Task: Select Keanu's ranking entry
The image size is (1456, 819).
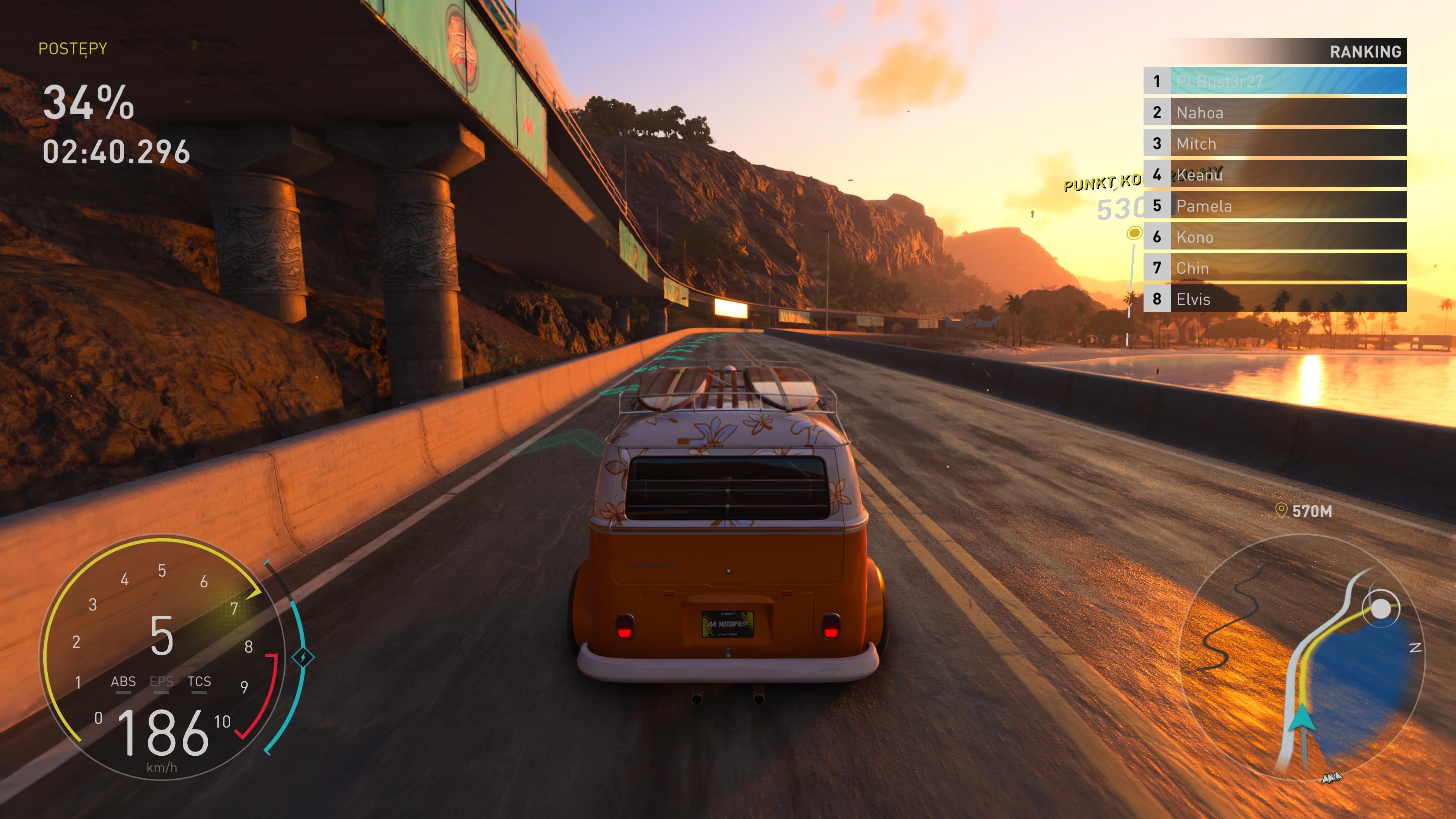Action: click(x=1274, y=174)
